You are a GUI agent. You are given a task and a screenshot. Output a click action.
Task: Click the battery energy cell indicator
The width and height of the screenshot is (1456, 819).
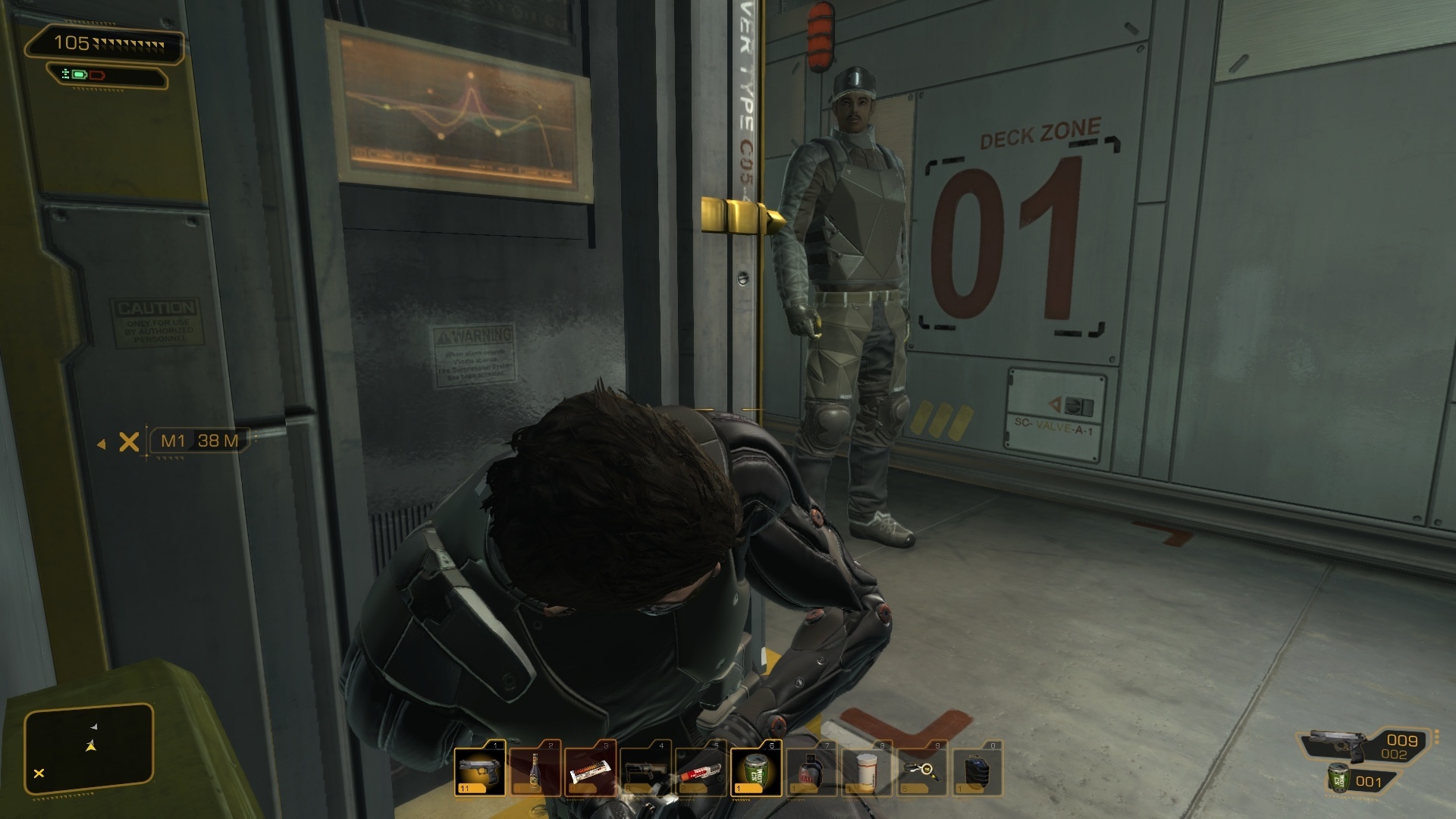80,74
